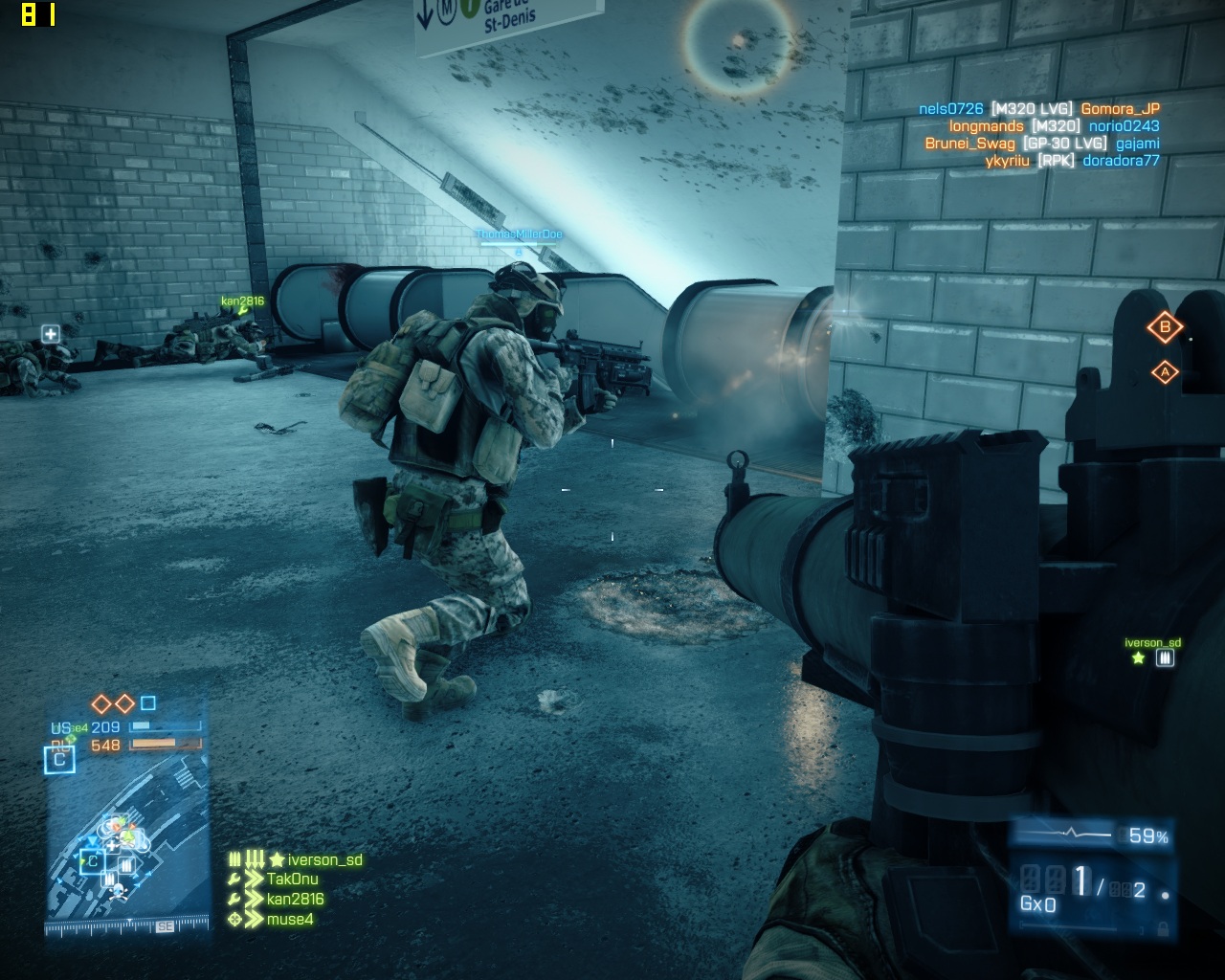Select squad member iverson_sd in squad list
Viewport: 1225px width, 980px height.
click(x=324, y=859)
